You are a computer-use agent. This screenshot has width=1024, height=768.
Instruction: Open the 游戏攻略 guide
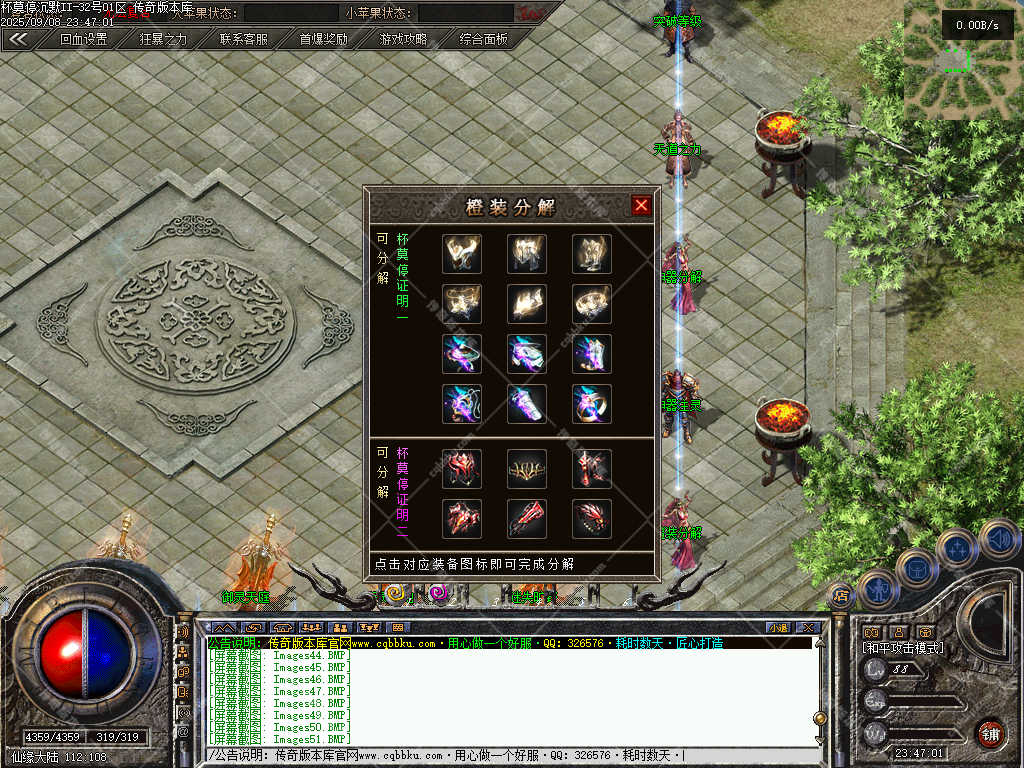click(x=403, y=40)
